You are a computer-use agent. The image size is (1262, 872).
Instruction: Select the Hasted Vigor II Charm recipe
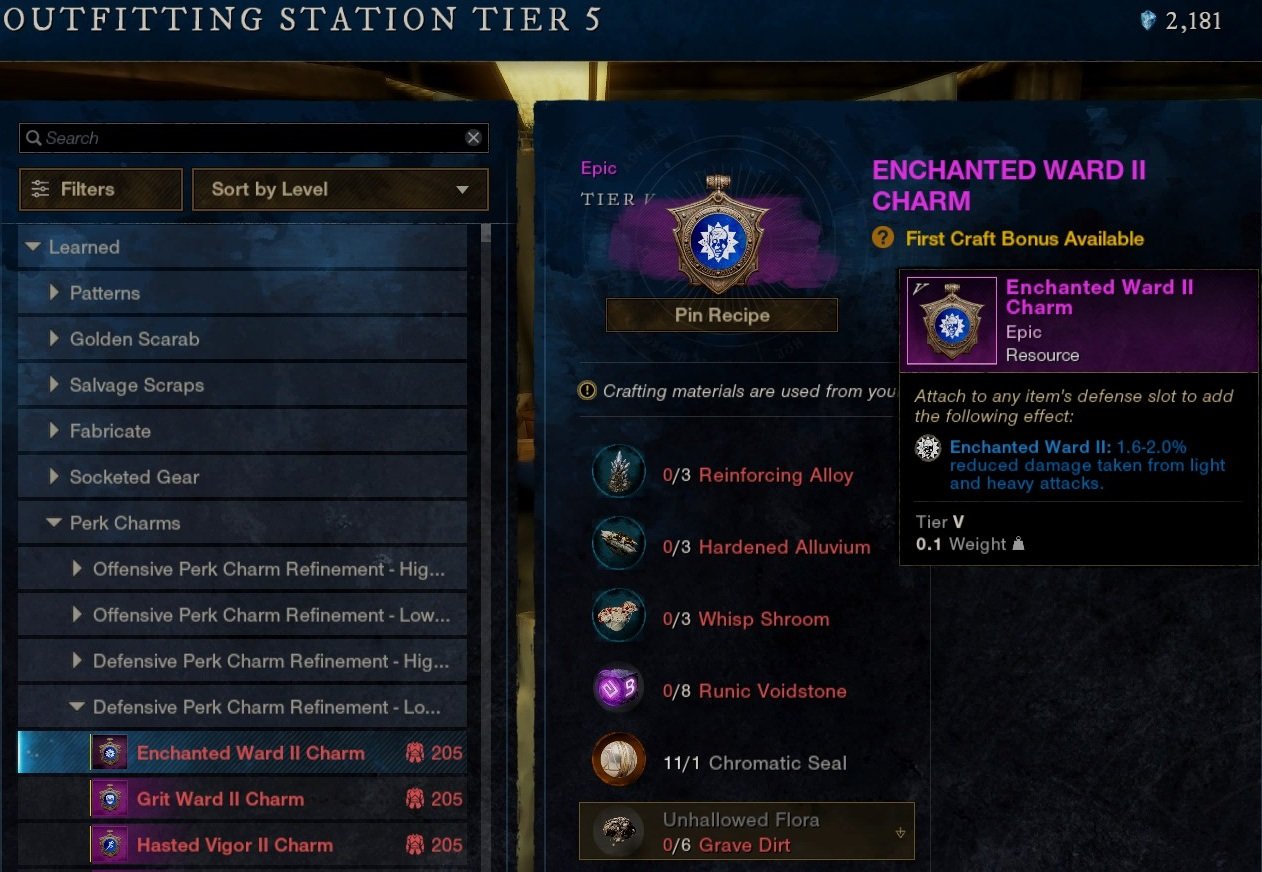click(x=234, y=845)
